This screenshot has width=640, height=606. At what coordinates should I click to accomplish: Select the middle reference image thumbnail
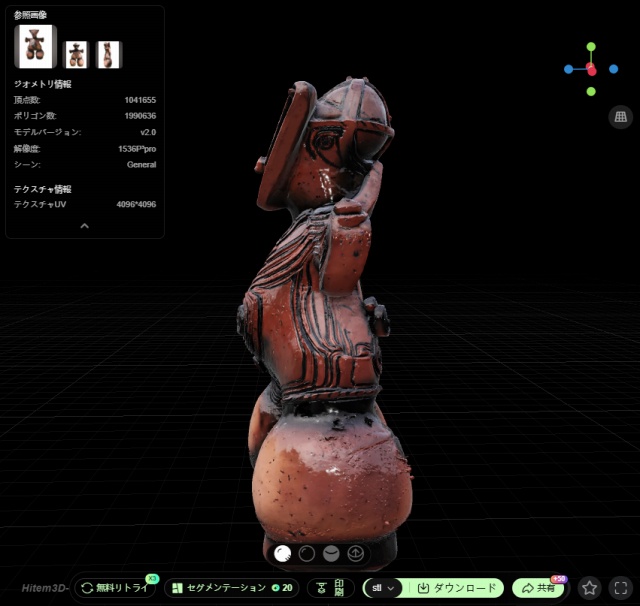[x=76, y=54]
